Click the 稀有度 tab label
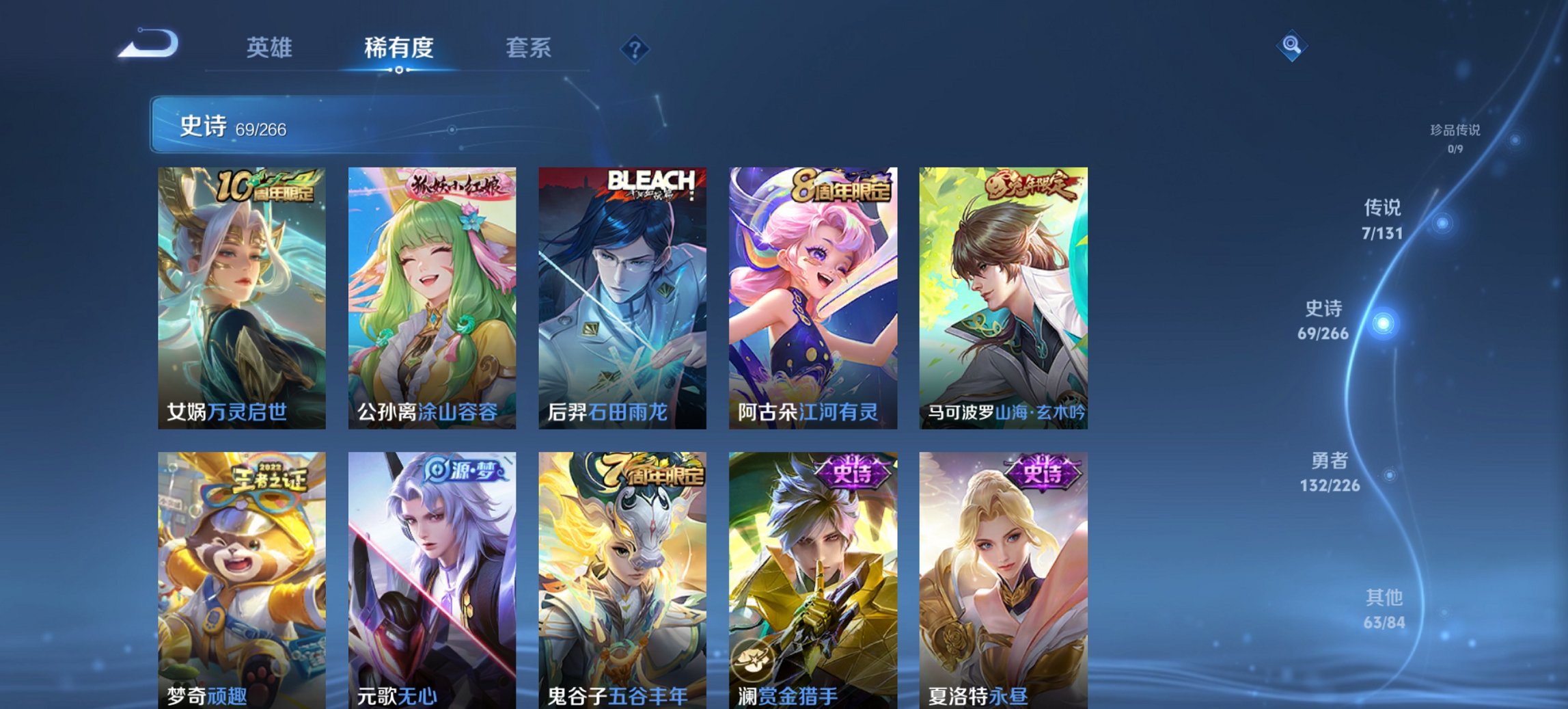 [400, 48]
